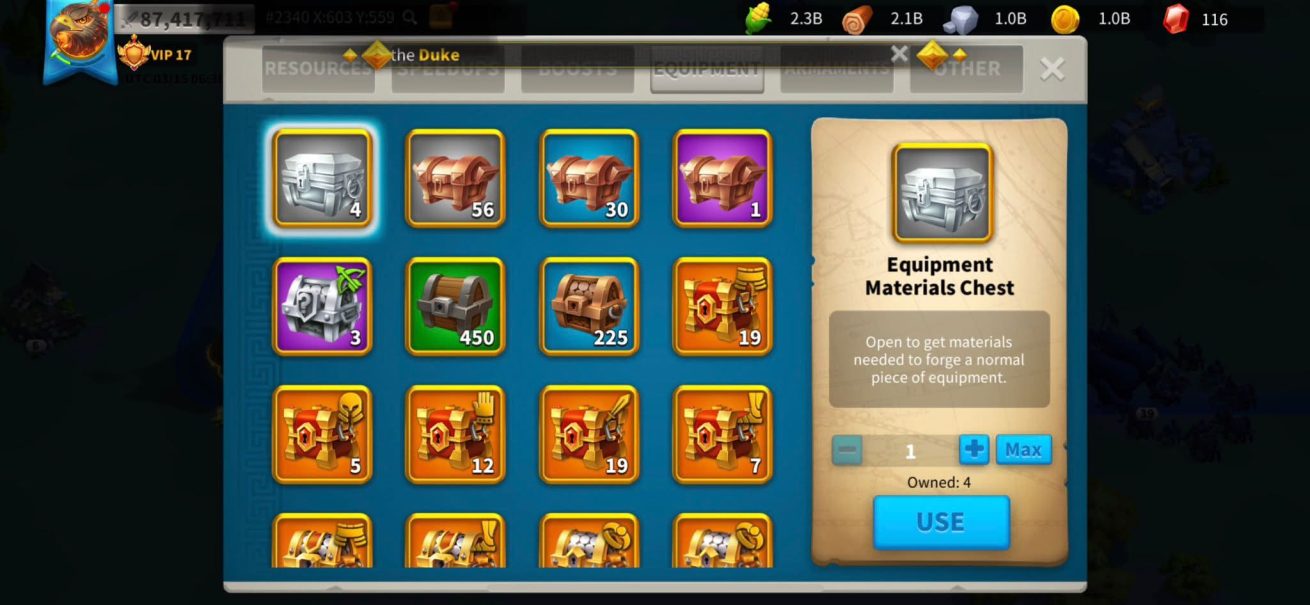Use the Equipment Materials Chest
The height and width of the screenshot is (605, 1310).
coord(941,522)
